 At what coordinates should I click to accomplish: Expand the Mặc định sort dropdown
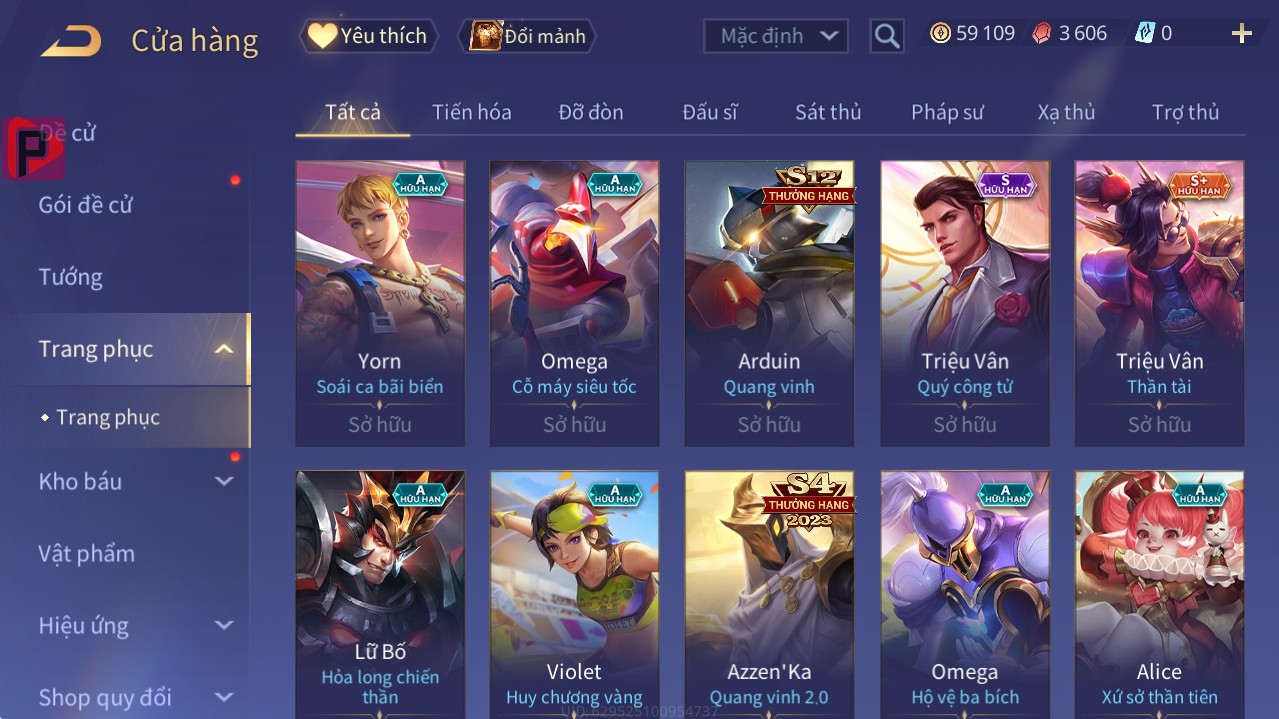click(x=776, y=36)
